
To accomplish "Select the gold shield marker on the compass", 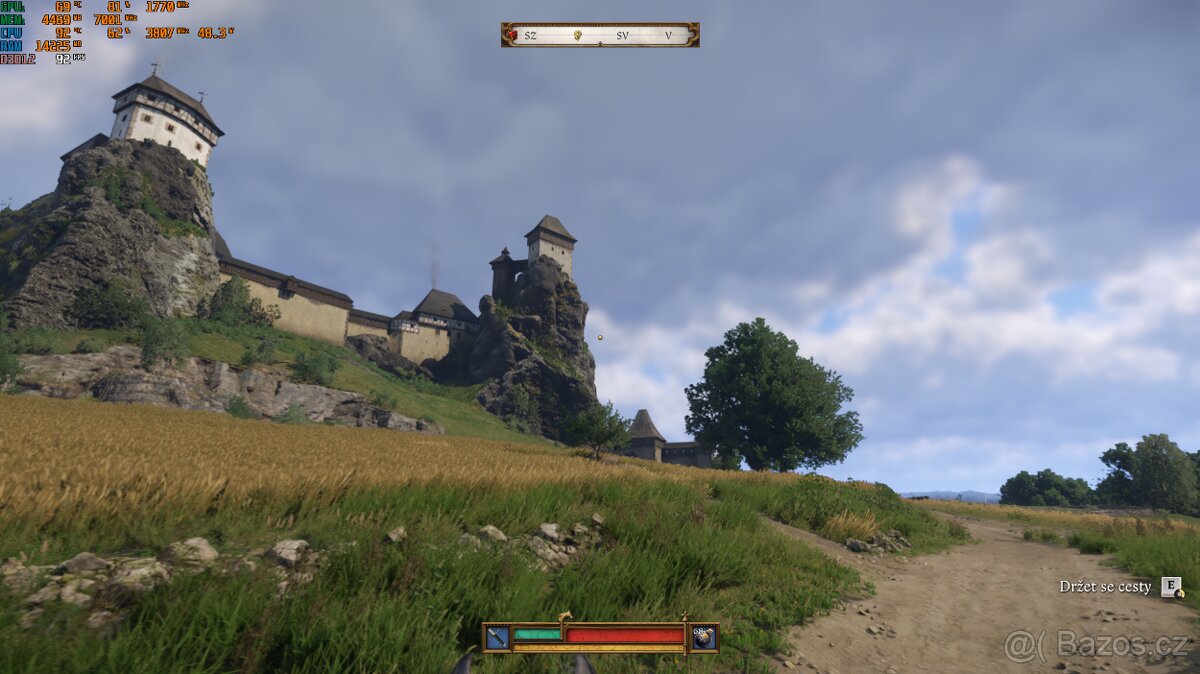I will pyautogui.click(x=577, y=35).
